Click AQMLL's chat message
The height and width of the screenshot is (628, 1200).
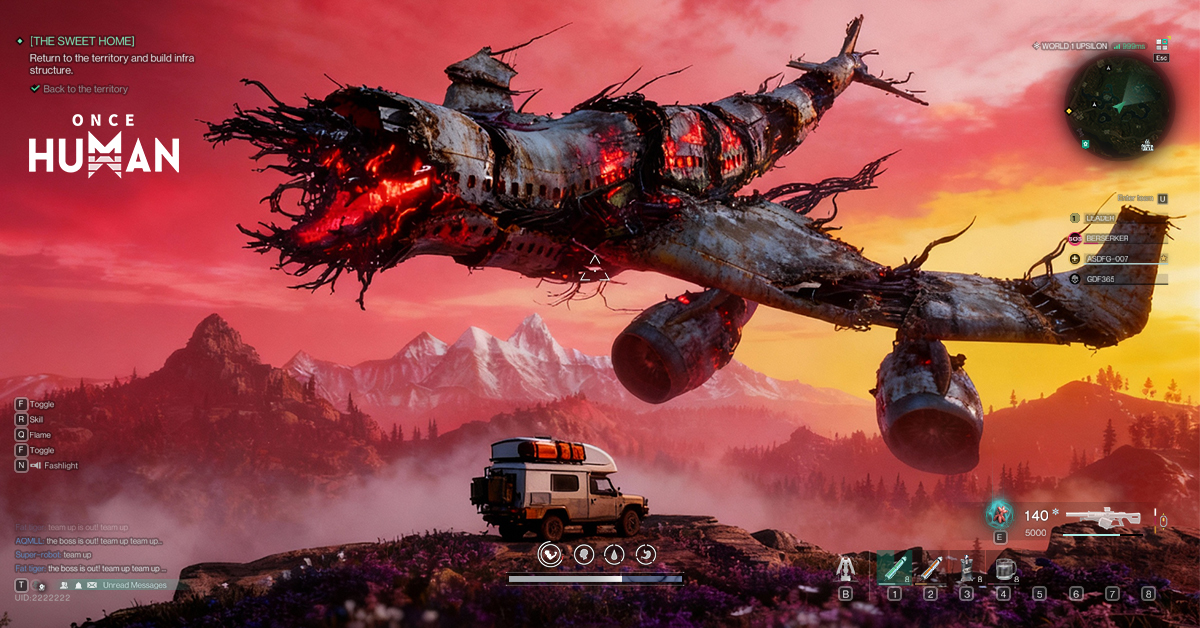pyautogui.click(x=90, y=541)
